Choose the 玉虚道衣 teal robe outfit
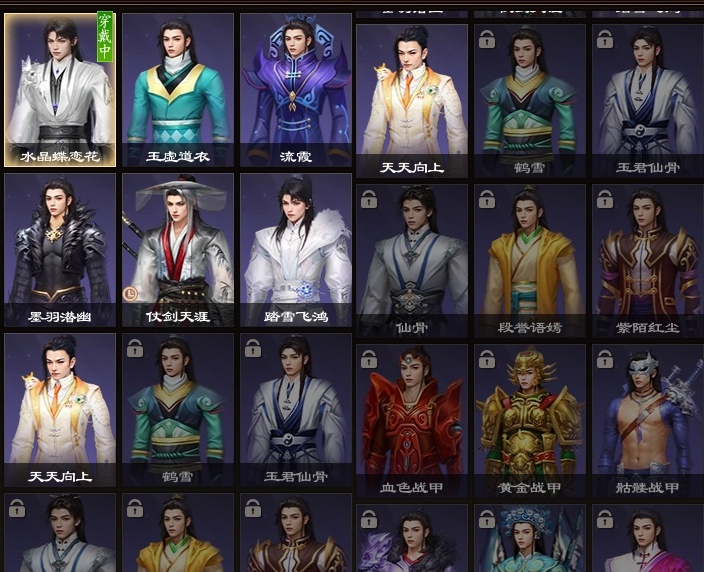704x572 pixels. [x=178, y=88]
